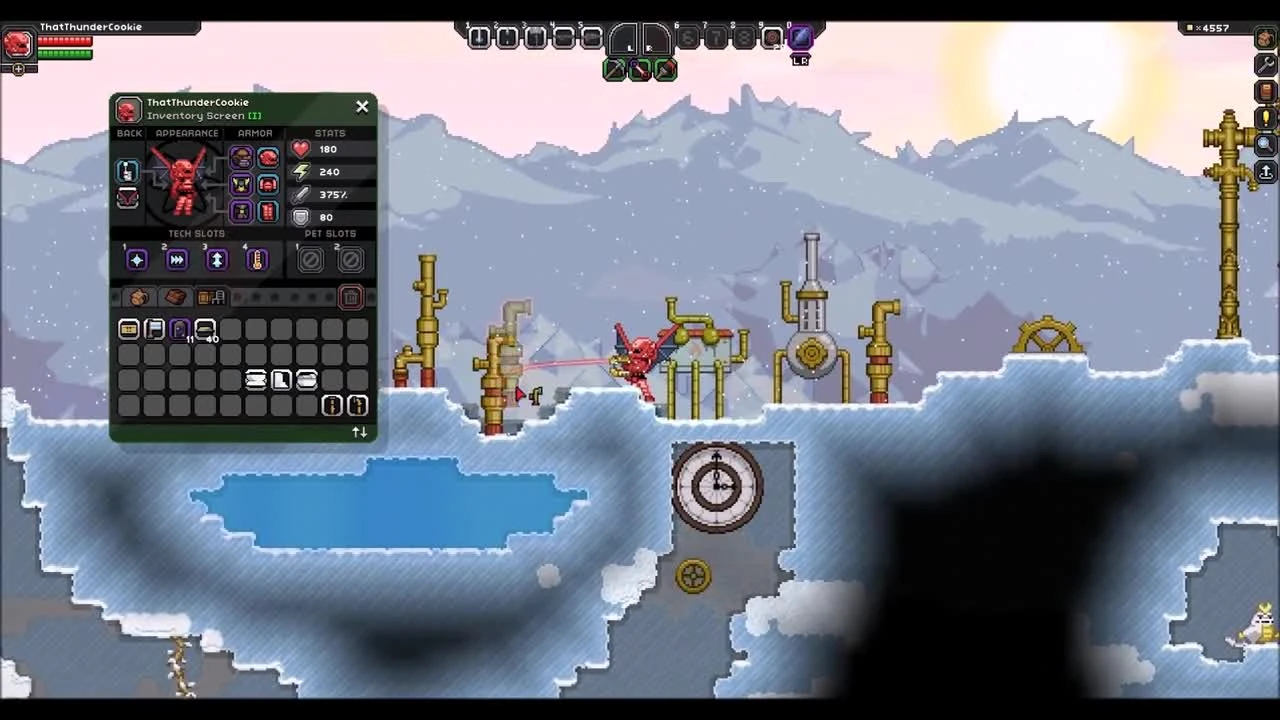Toggle the Distortion Sphere tech in slot 1
The image size is (1280, 720).
point(136,259)
